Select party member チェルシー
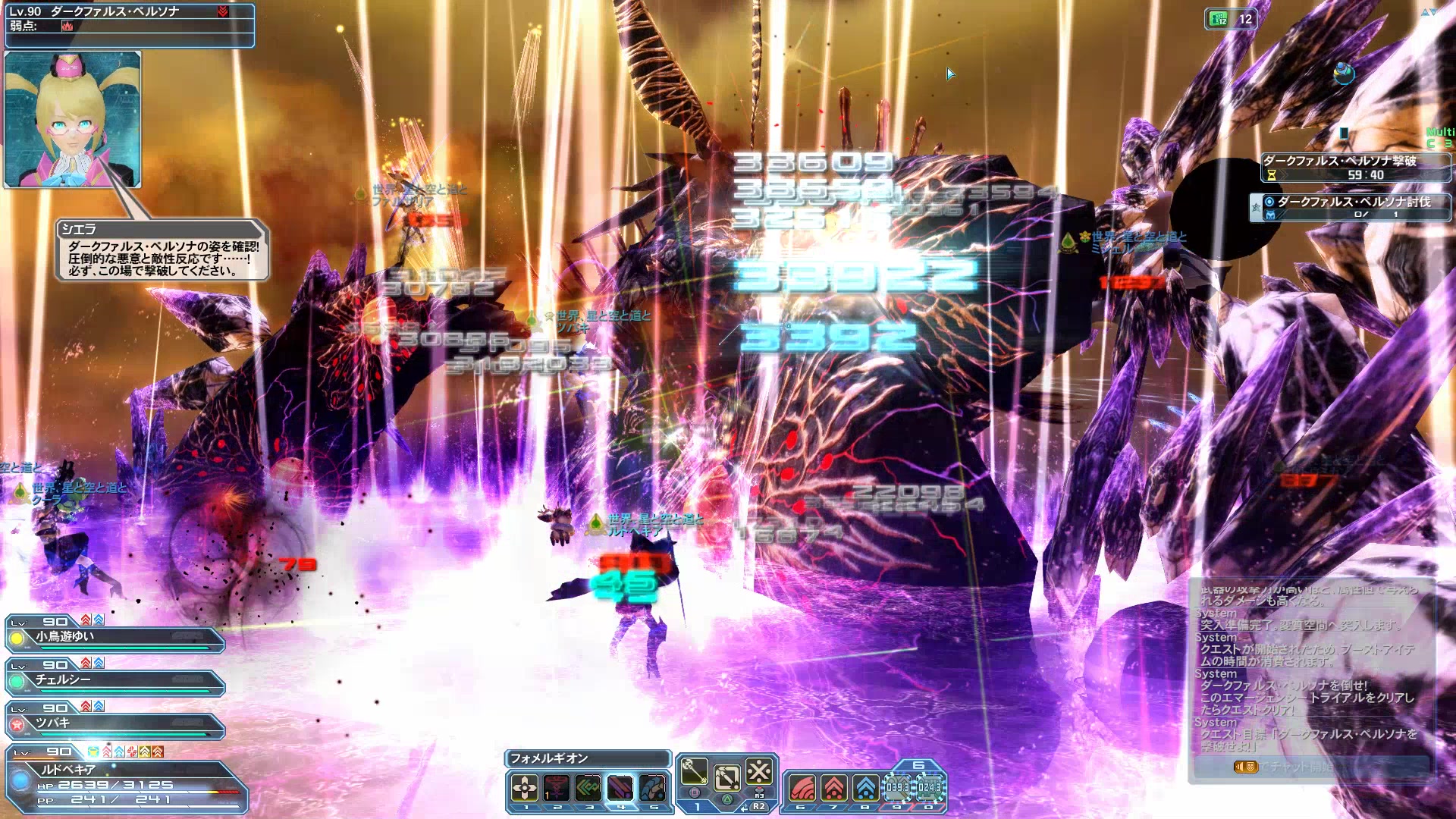Image resolution: width=1456 pixels, height=819 pixels. tap(115, 681)
